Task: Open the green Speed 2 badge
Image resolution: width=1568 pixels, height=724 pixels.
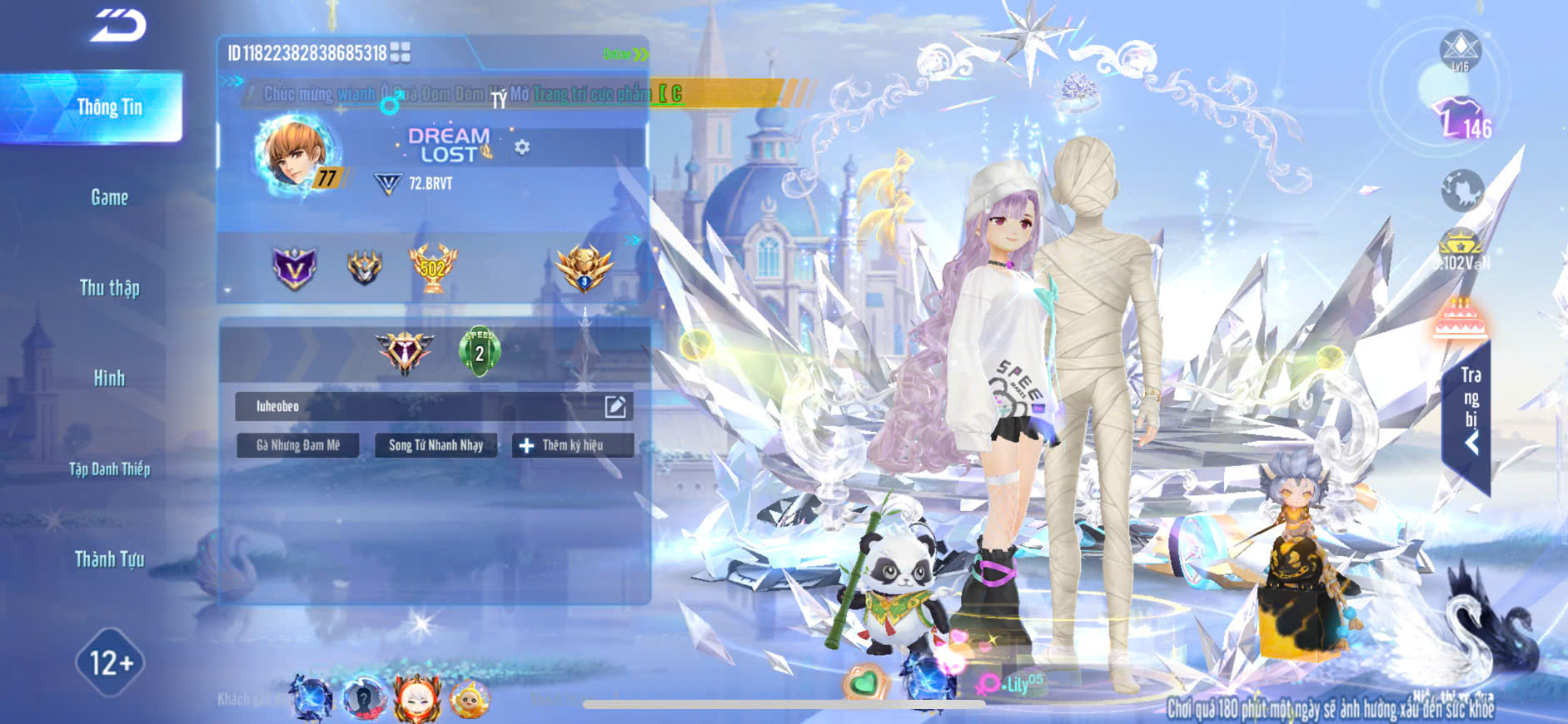Action: (479, 351)
